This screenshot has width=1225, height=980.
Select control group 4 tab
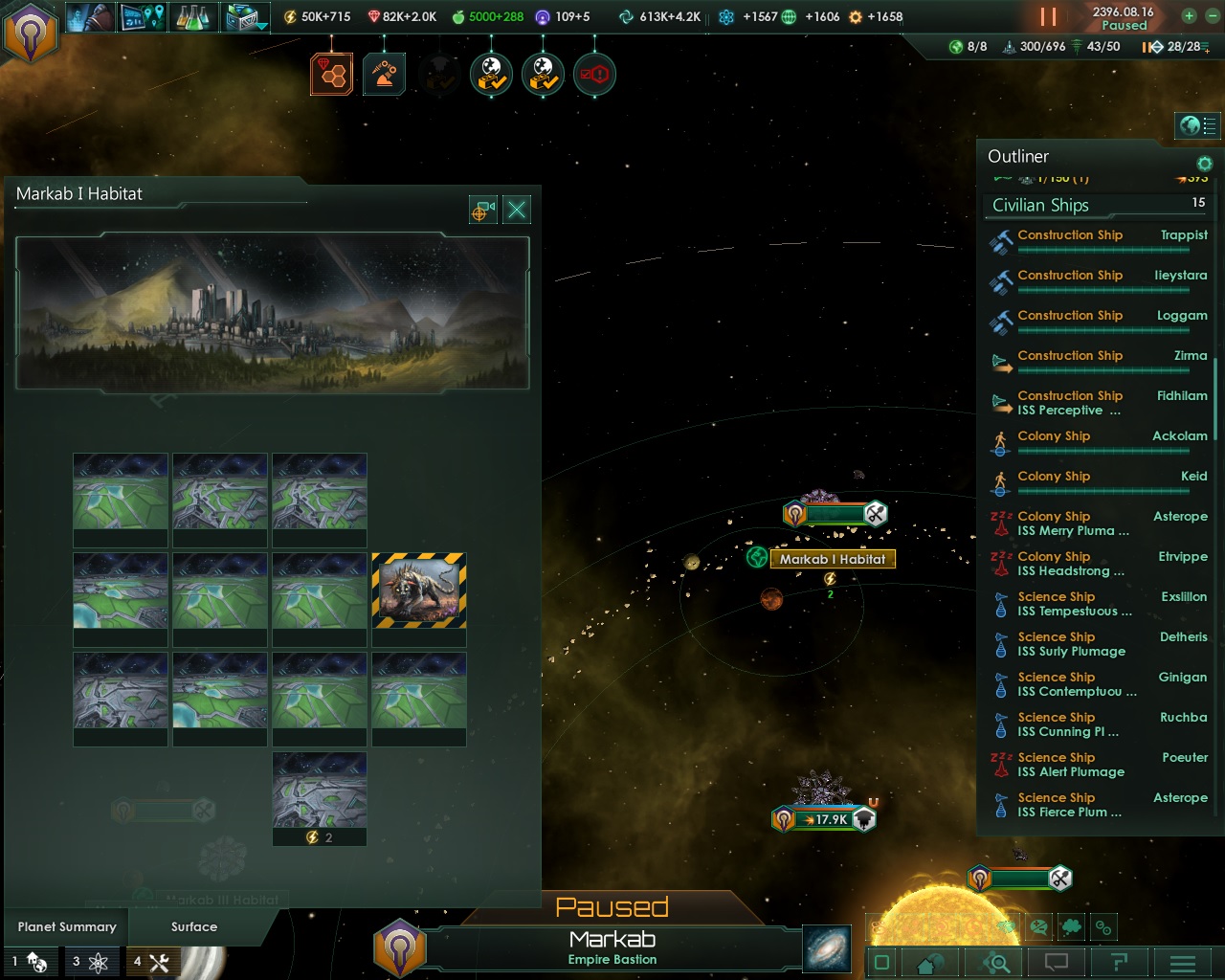[x=151, y=962]
